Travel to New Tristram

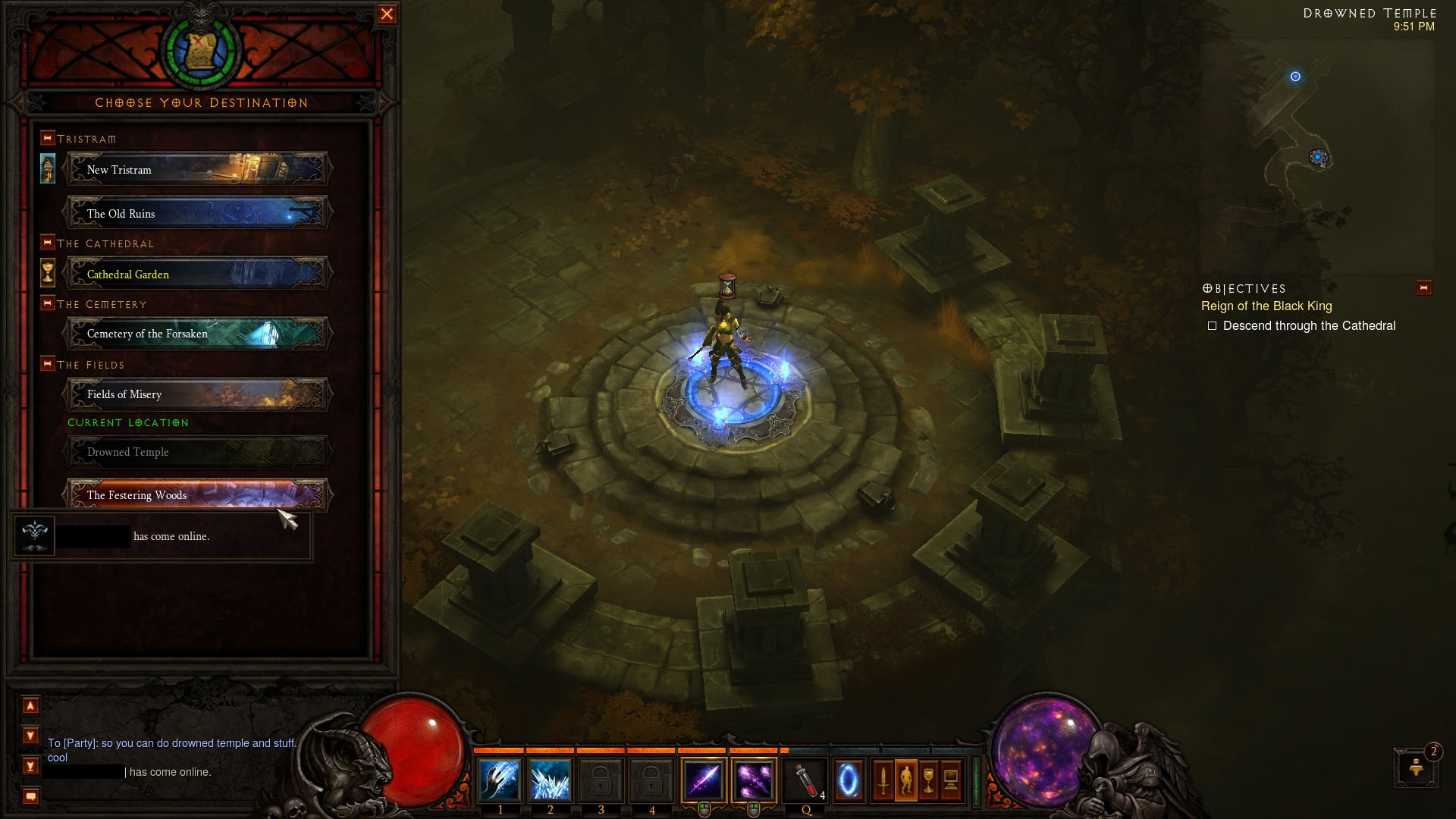pos(197,169)
